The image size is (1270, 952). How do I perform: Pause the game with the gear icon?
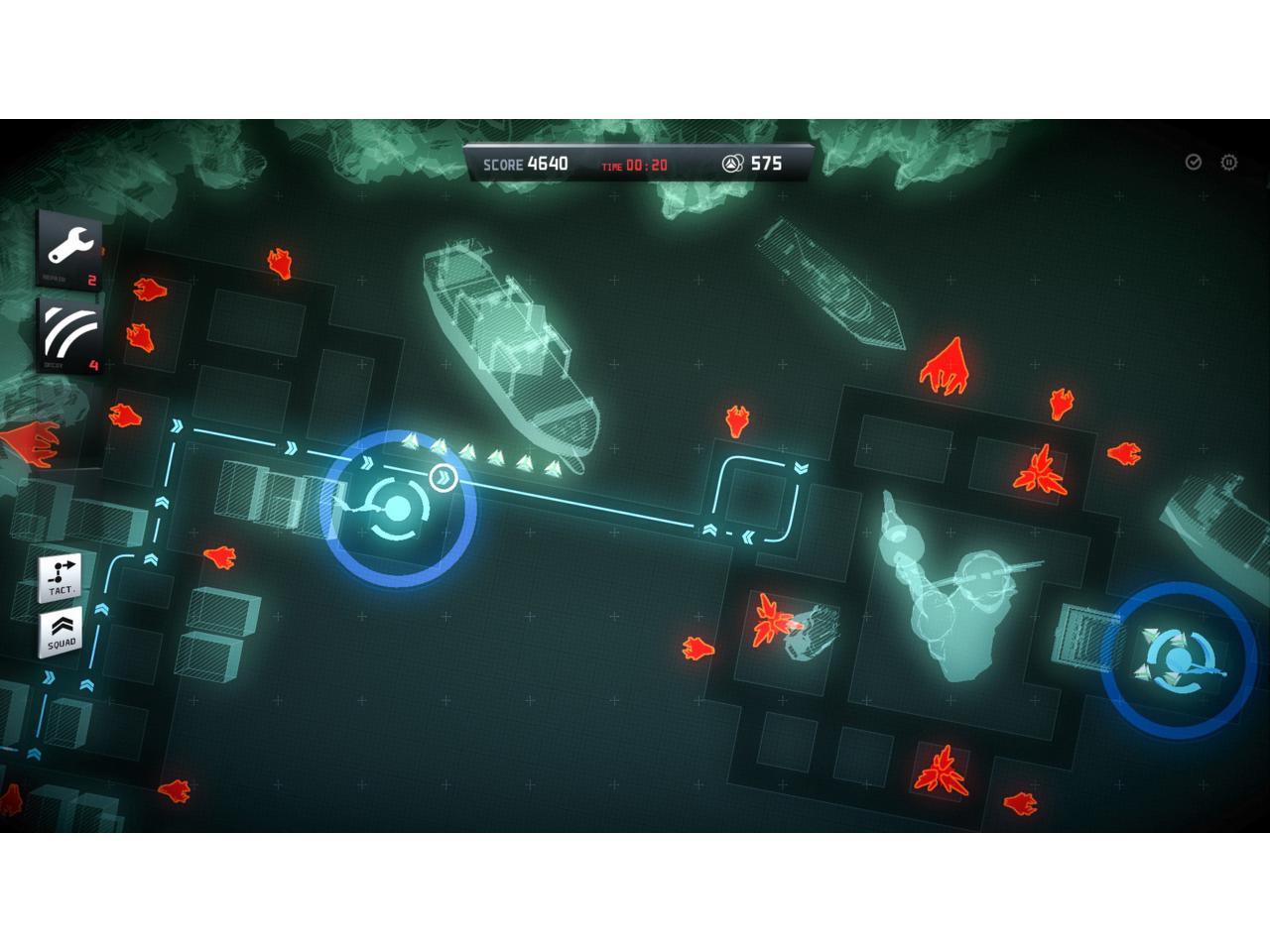tap(1228, 163)
